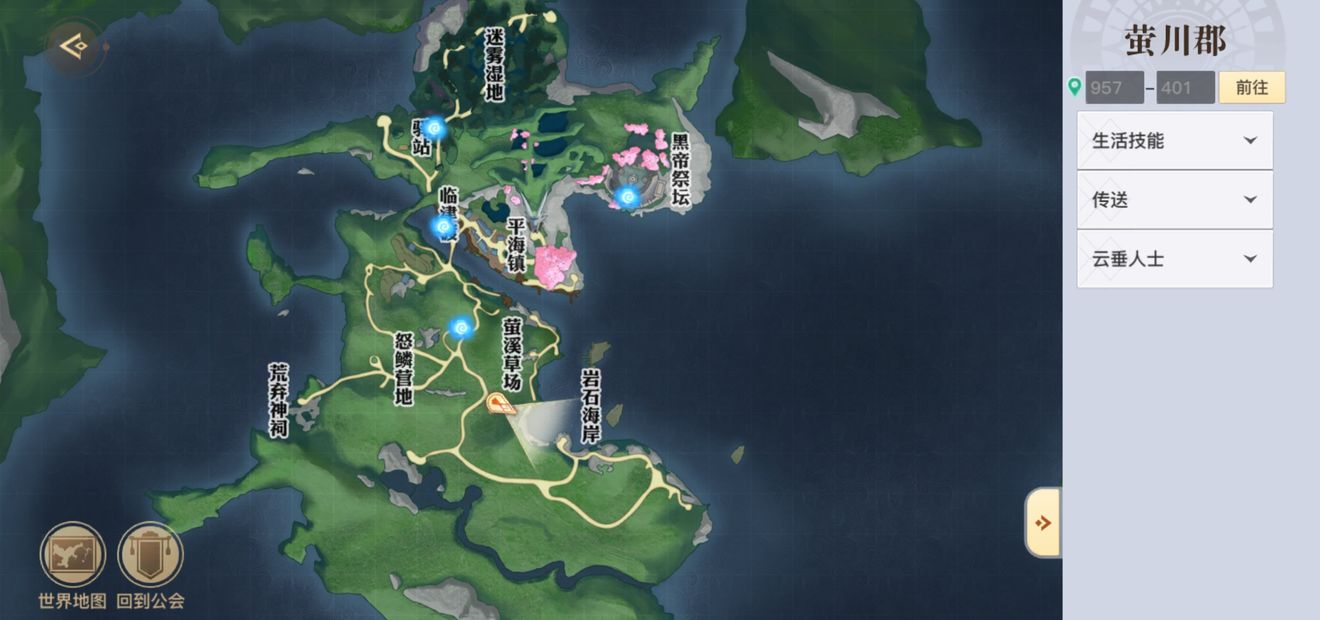Select the teleport waypoint near 驿站

(434, 127)
